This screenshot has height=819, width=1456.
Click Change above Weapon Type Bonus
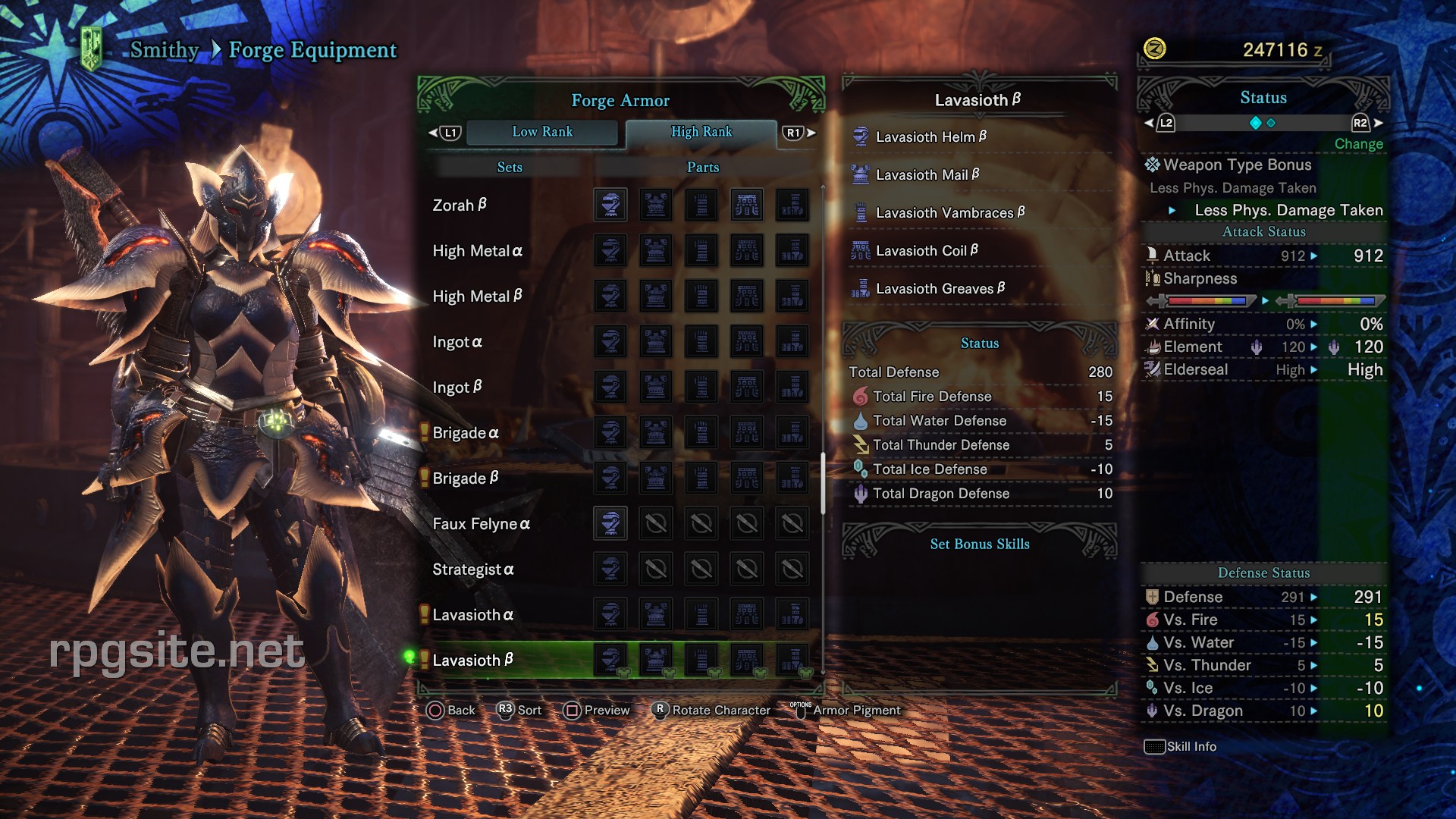click(1359, 143)
